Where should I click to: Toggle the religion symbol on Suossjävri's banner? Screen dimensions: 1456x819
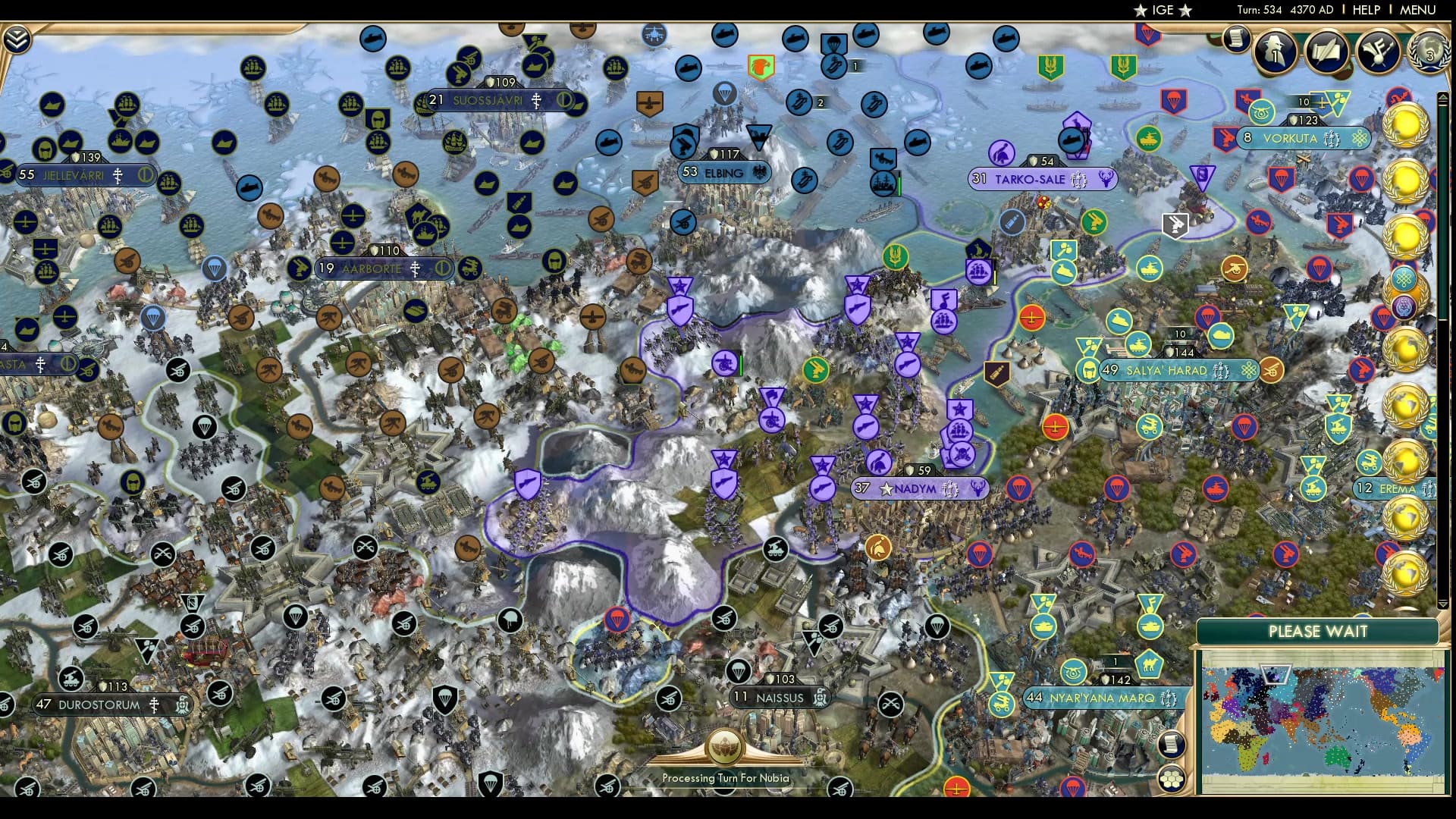536,99
